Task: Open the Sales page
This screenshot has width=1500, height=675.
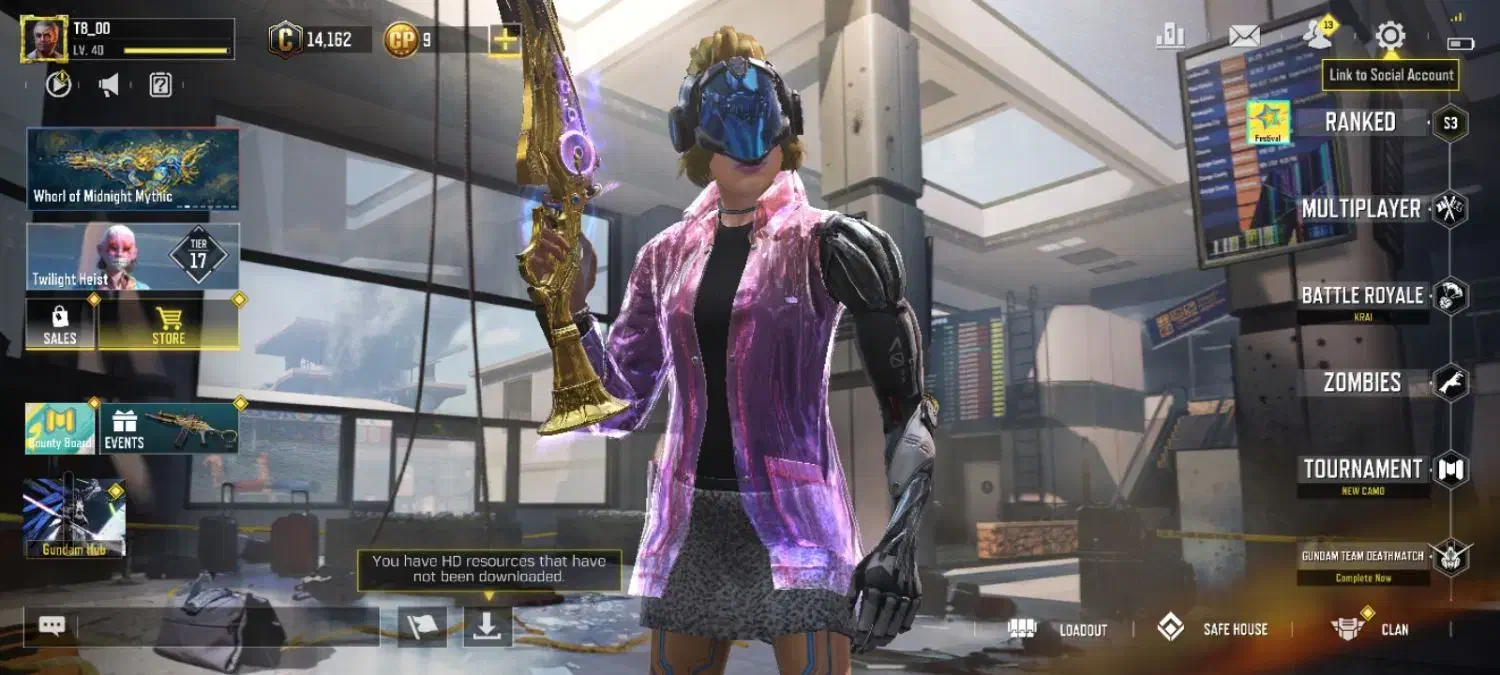Action: click(x=60, y=324)
